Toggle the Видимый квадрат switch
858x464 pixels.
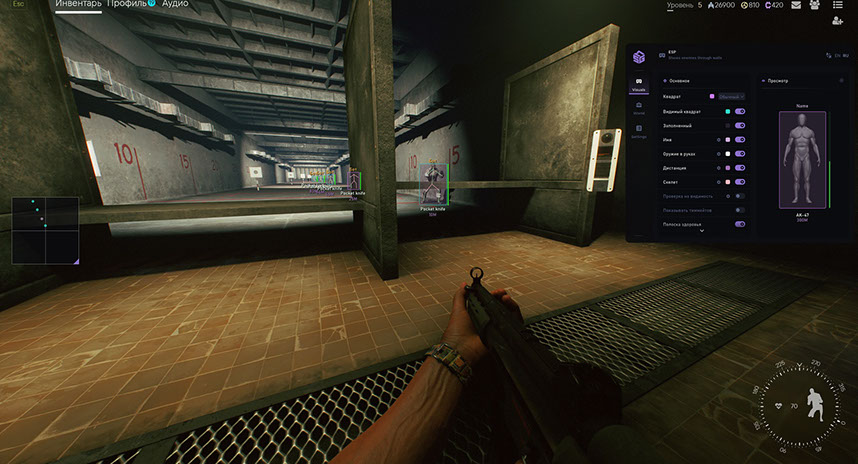point(740,111)
